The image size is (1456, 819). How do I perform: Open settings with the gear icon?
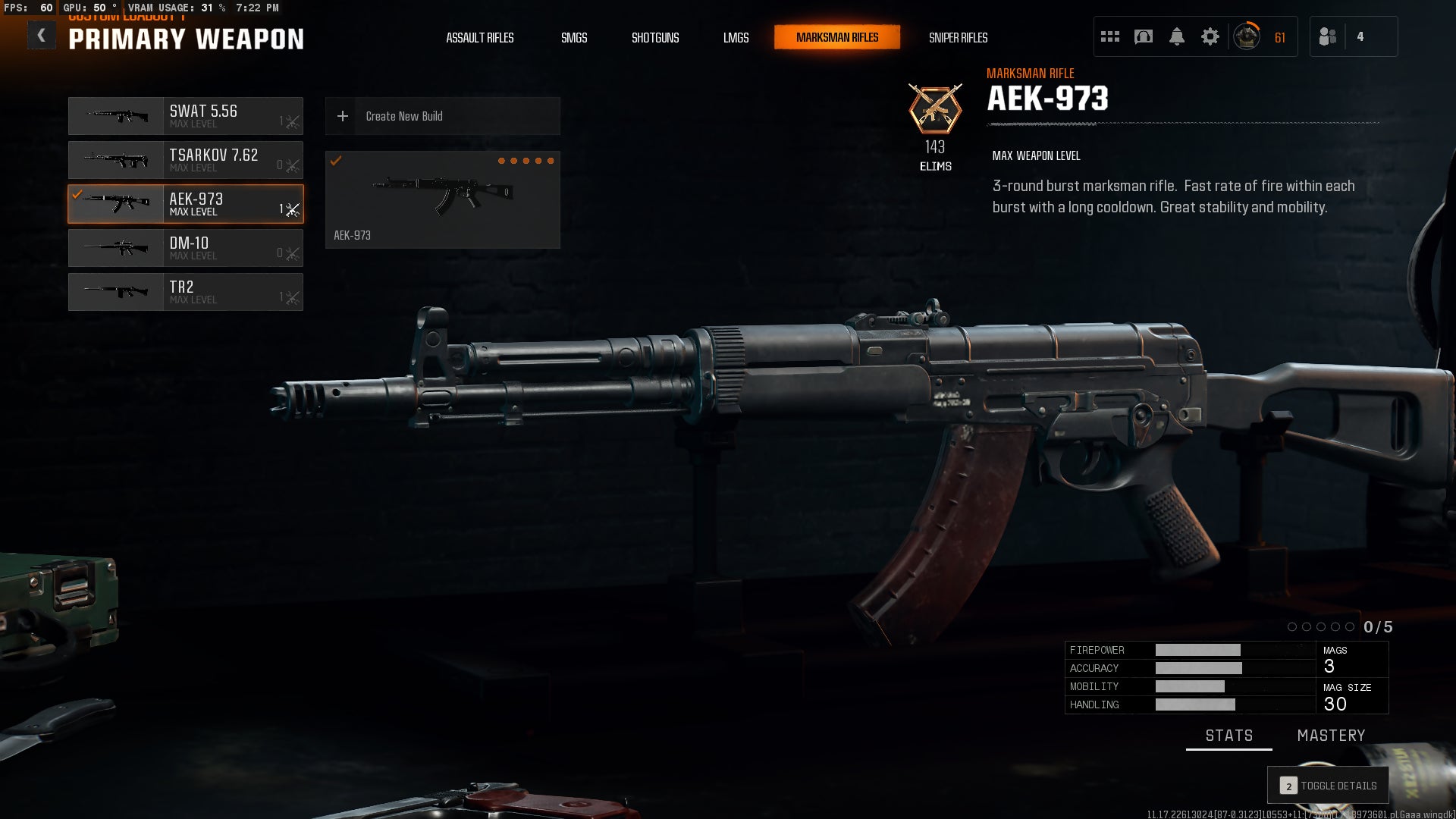[1210, 36]
